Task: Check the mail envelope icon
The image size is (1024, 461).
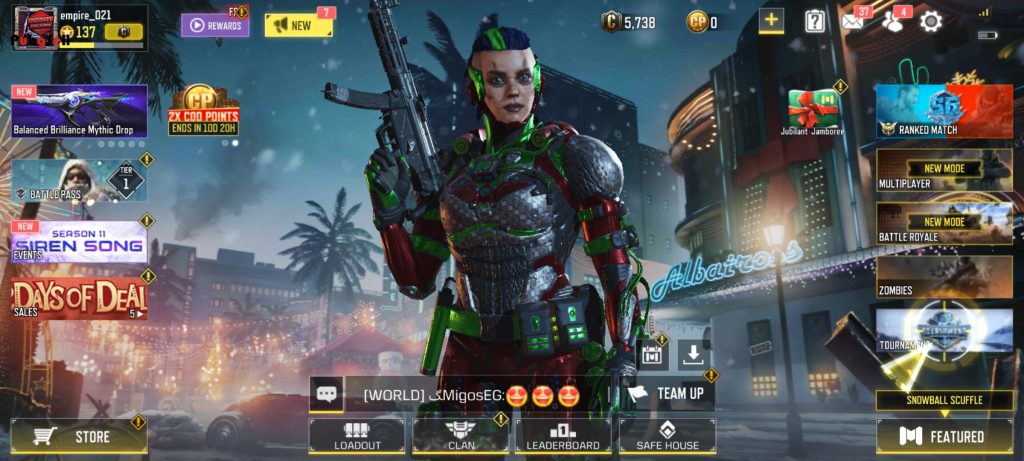Action: [x=853, y=21]
